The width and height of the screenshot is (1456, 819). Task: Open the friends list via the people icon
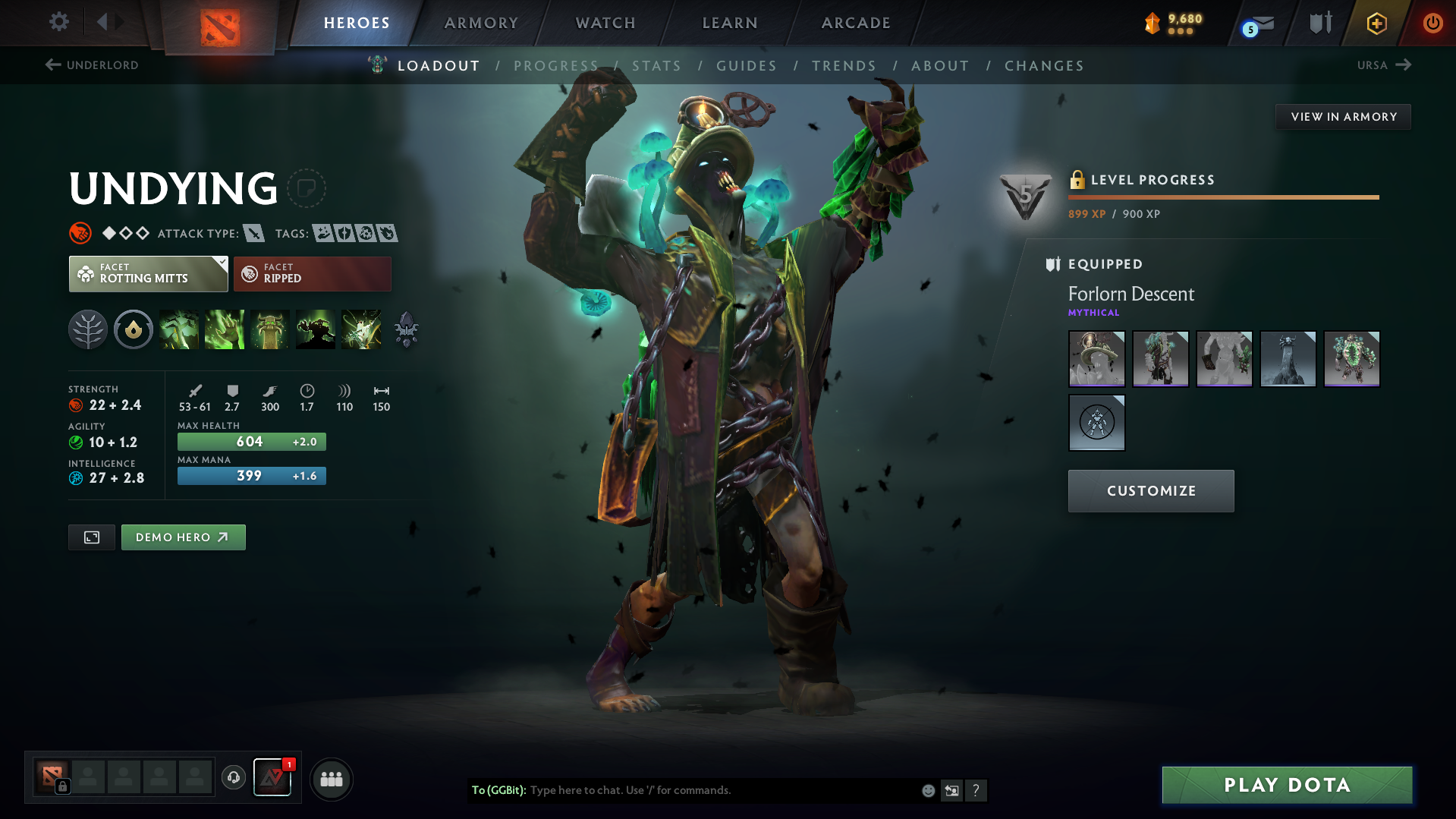(x=332, y=779)
